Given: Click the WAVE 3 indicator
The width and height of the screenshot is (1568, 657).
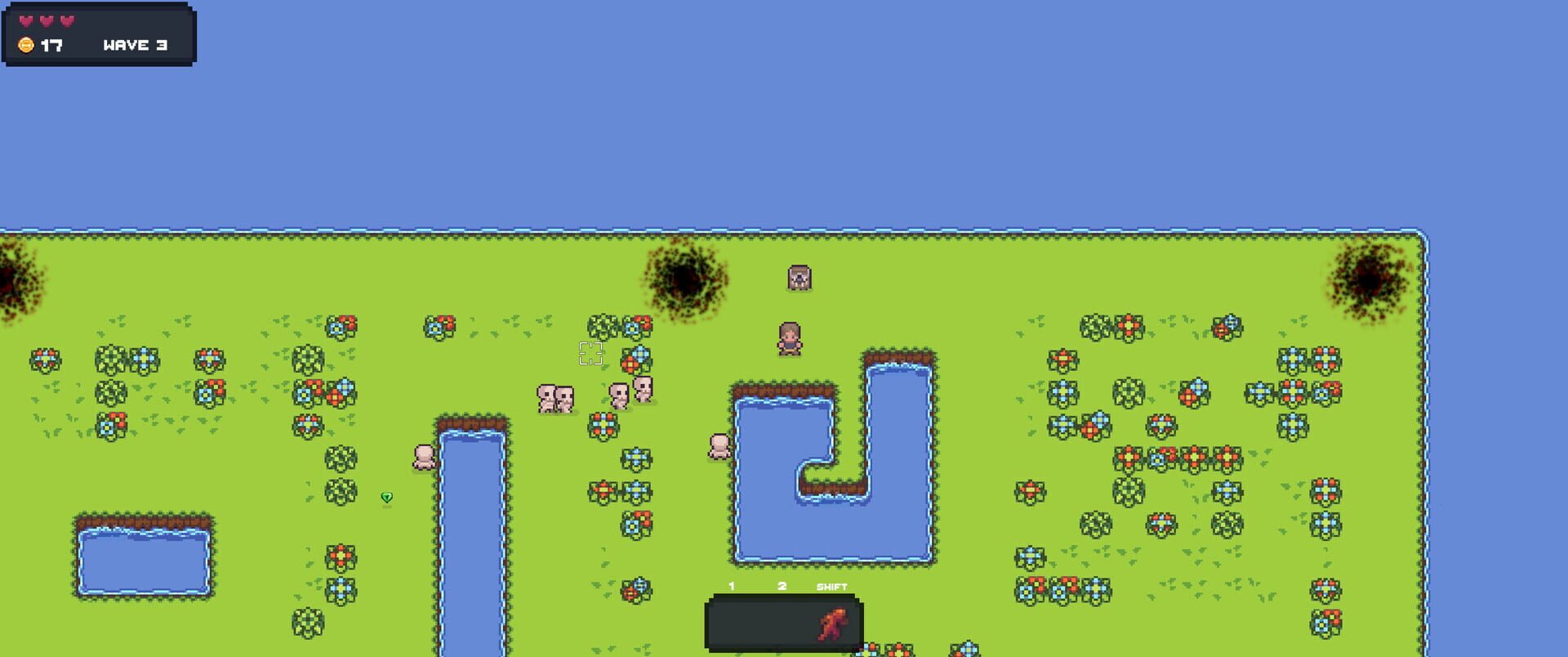Looking at the screenshot, I should 131,46.
